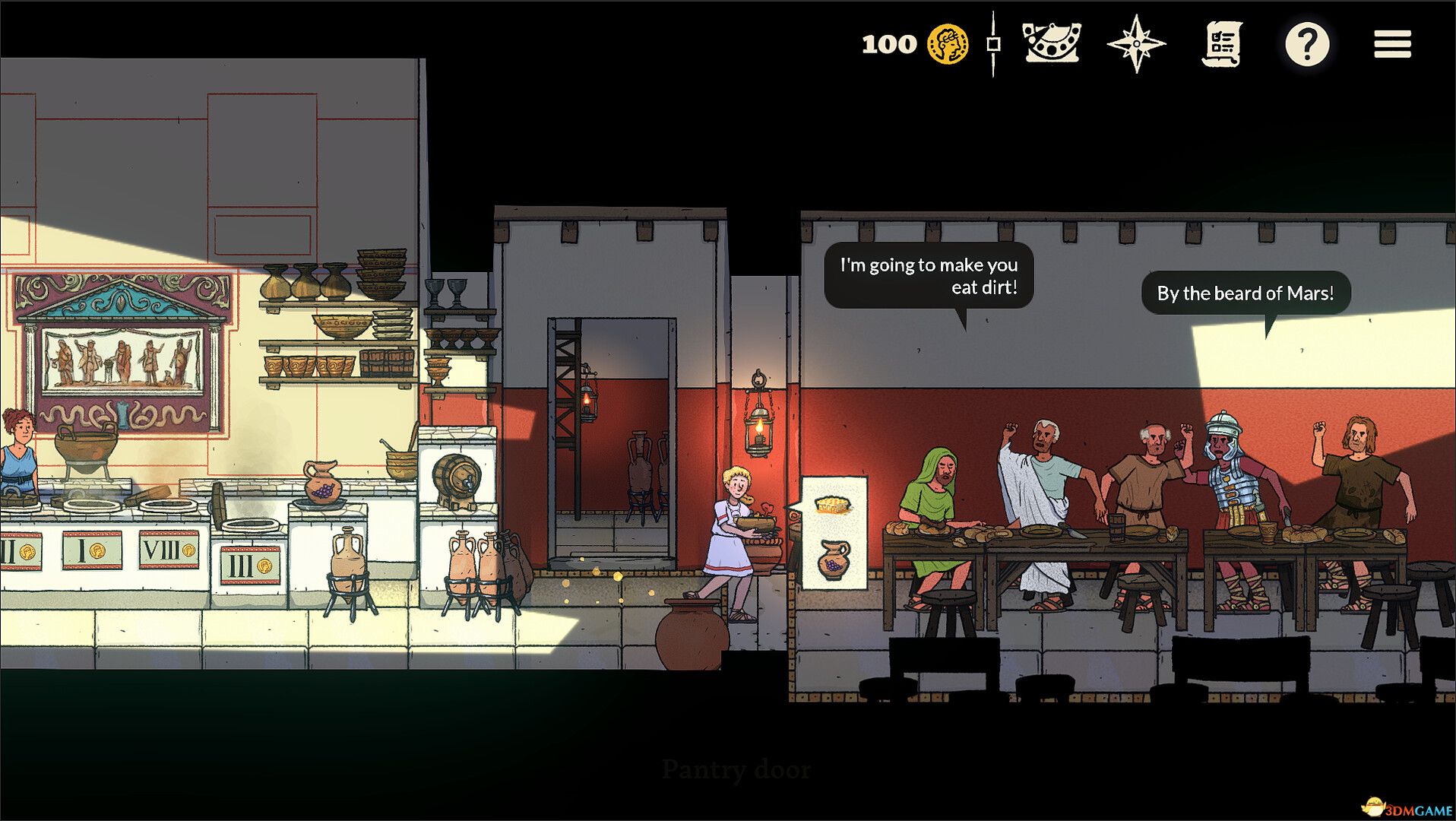Open the necklace inventory icon
The image size is (1456, 821).
pyautogui.click(x=1052, y=43)
